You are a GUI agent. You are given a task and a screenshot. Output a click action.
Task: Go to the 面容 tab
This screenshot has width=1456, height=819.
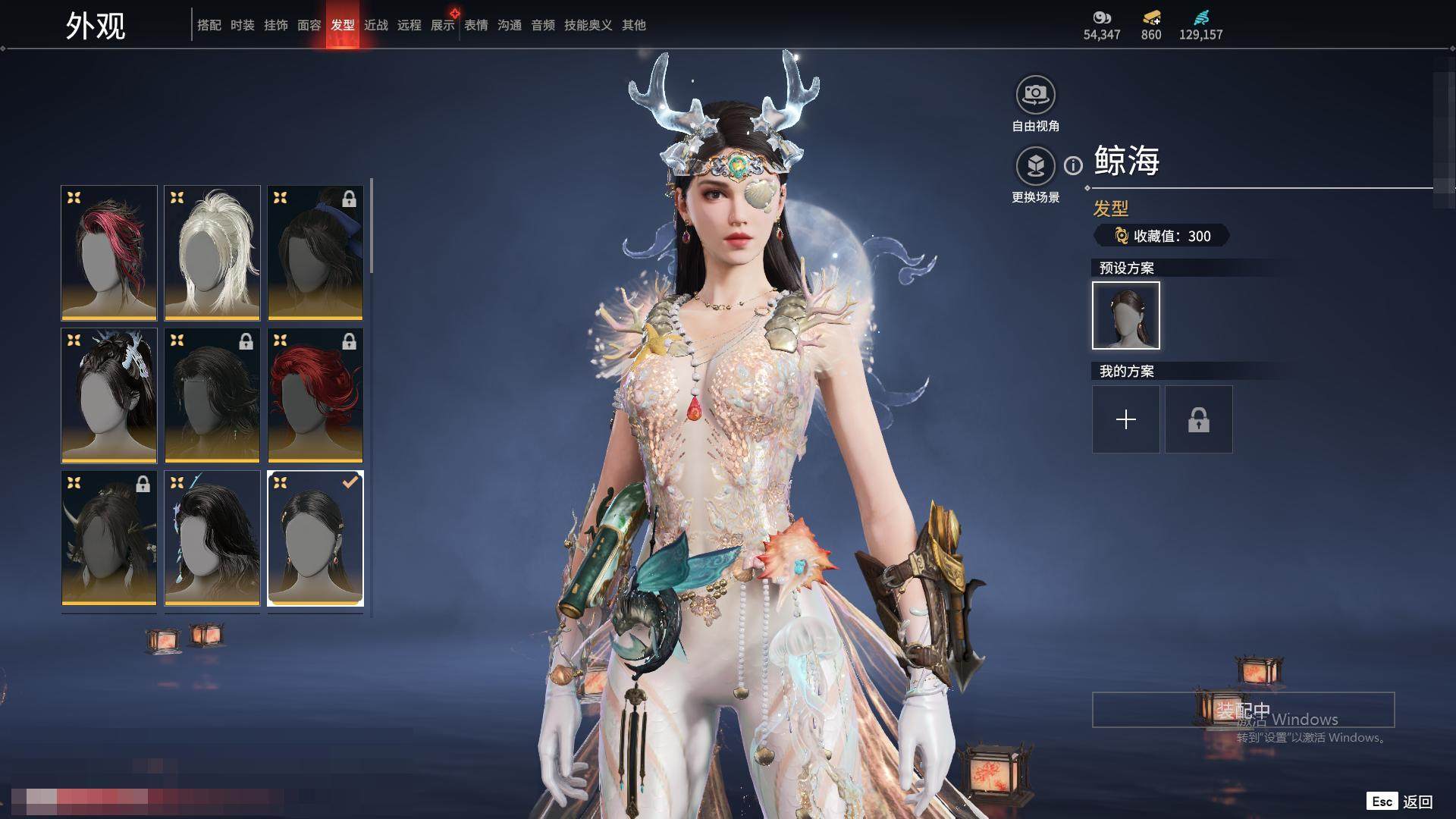pyautogui.click(x=309, y=25)
